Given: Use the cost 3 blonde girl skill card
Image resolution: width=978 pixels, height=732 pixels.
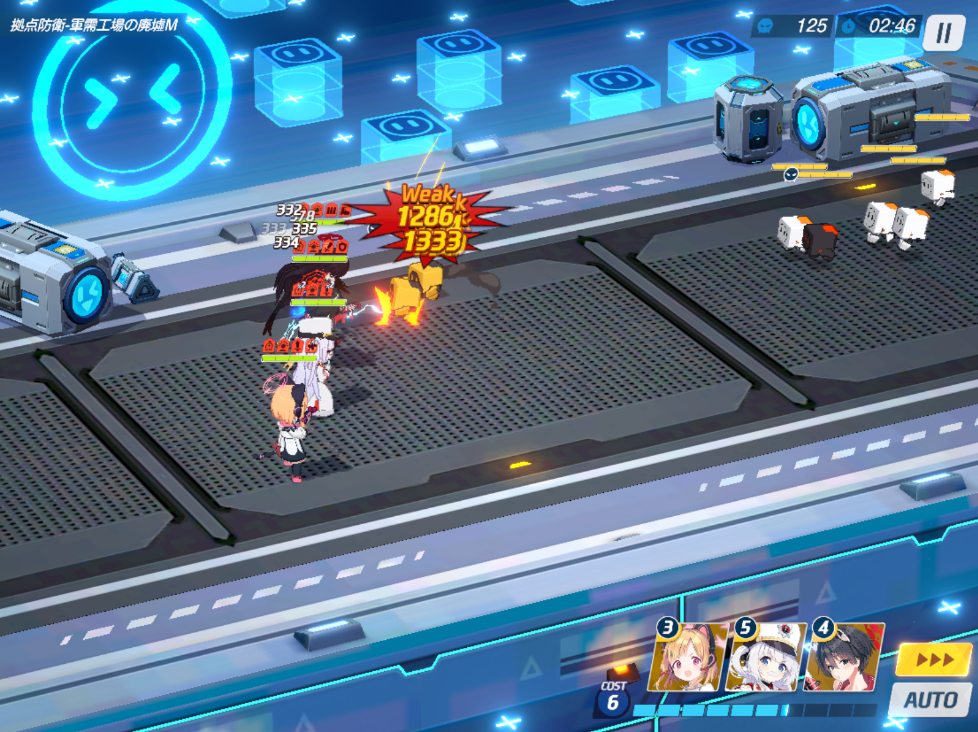Looking at the screenshot, I should point(686,658).
